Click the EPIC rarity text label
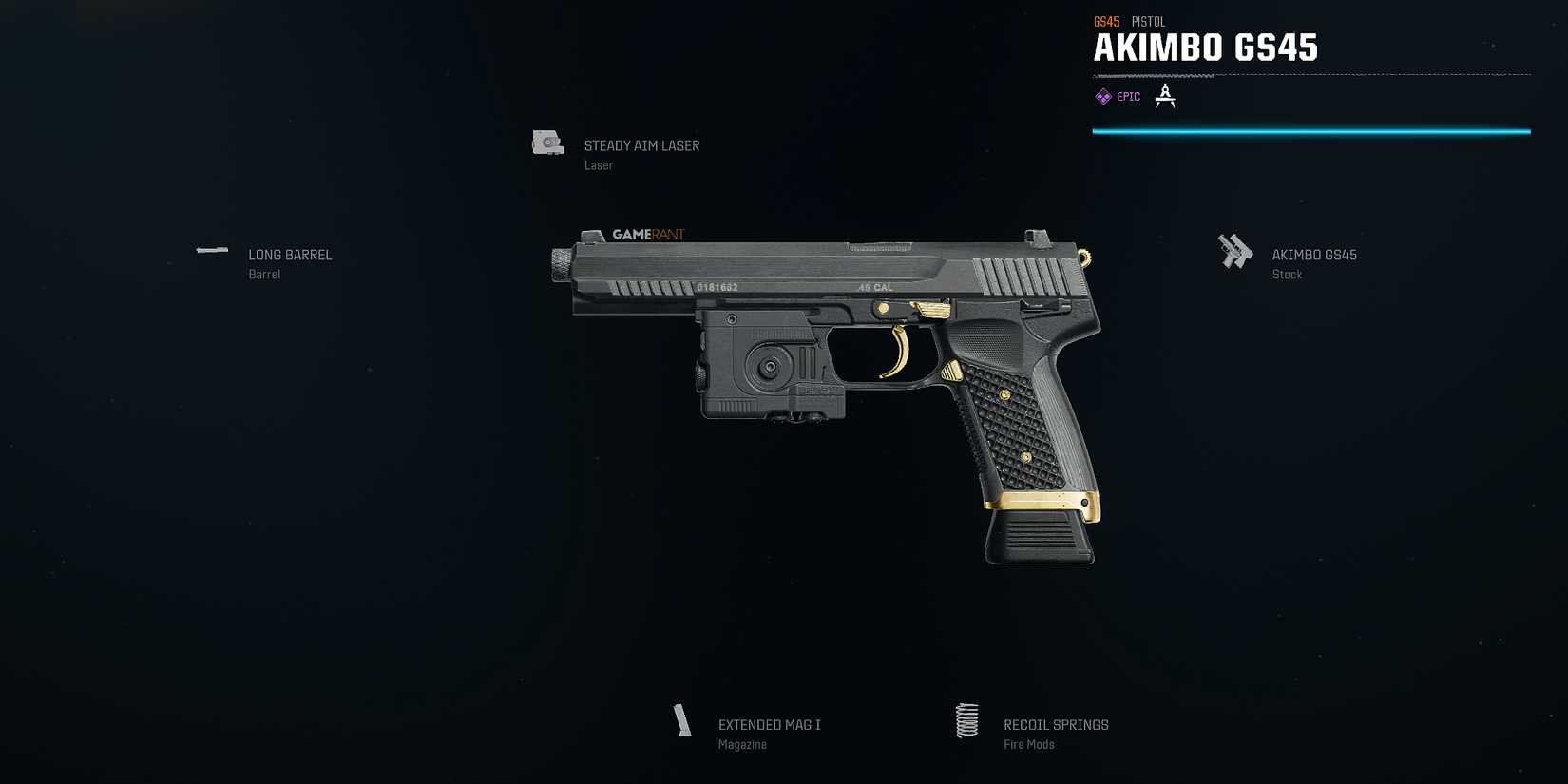Image resolution: width=1568 pixels, height=784 pixels. click(1128, 96)
